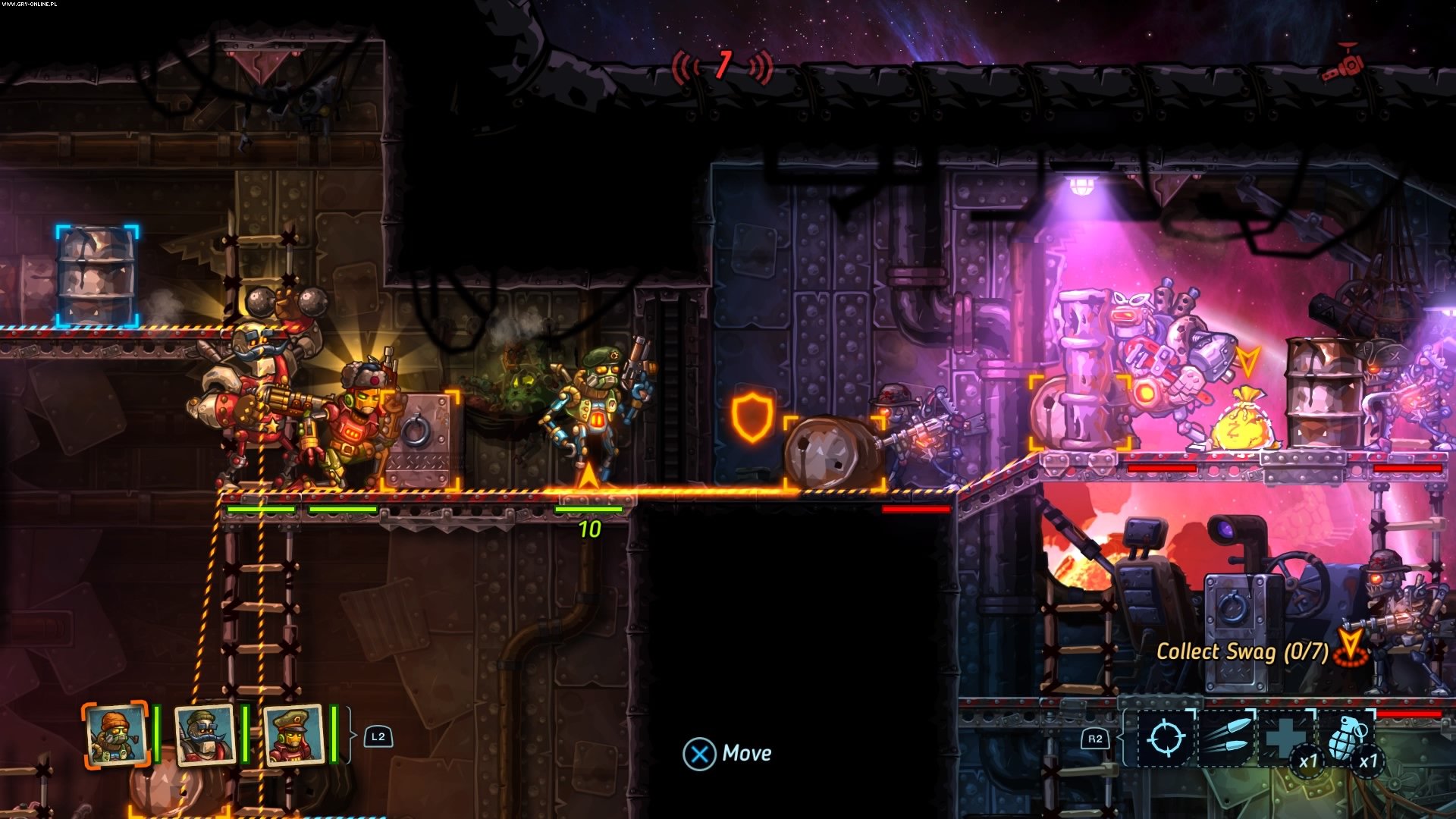This screenshot has width=1456, height=819.
Task: Choose the officer-cap robot crew portrait
Action: tap(293, 734)
